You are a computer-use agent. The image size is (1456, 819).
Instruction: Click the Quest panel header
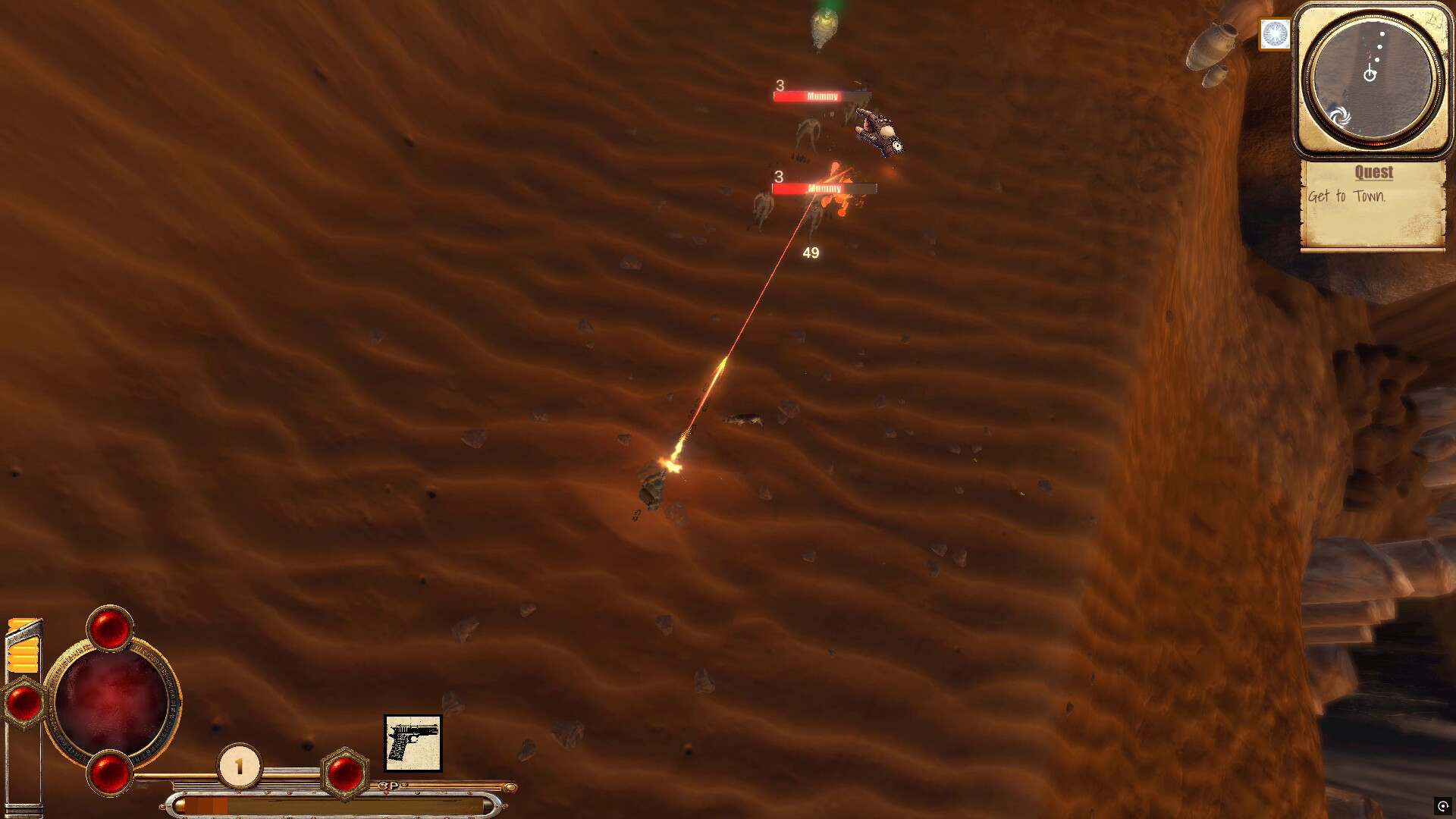point(1373,173)
